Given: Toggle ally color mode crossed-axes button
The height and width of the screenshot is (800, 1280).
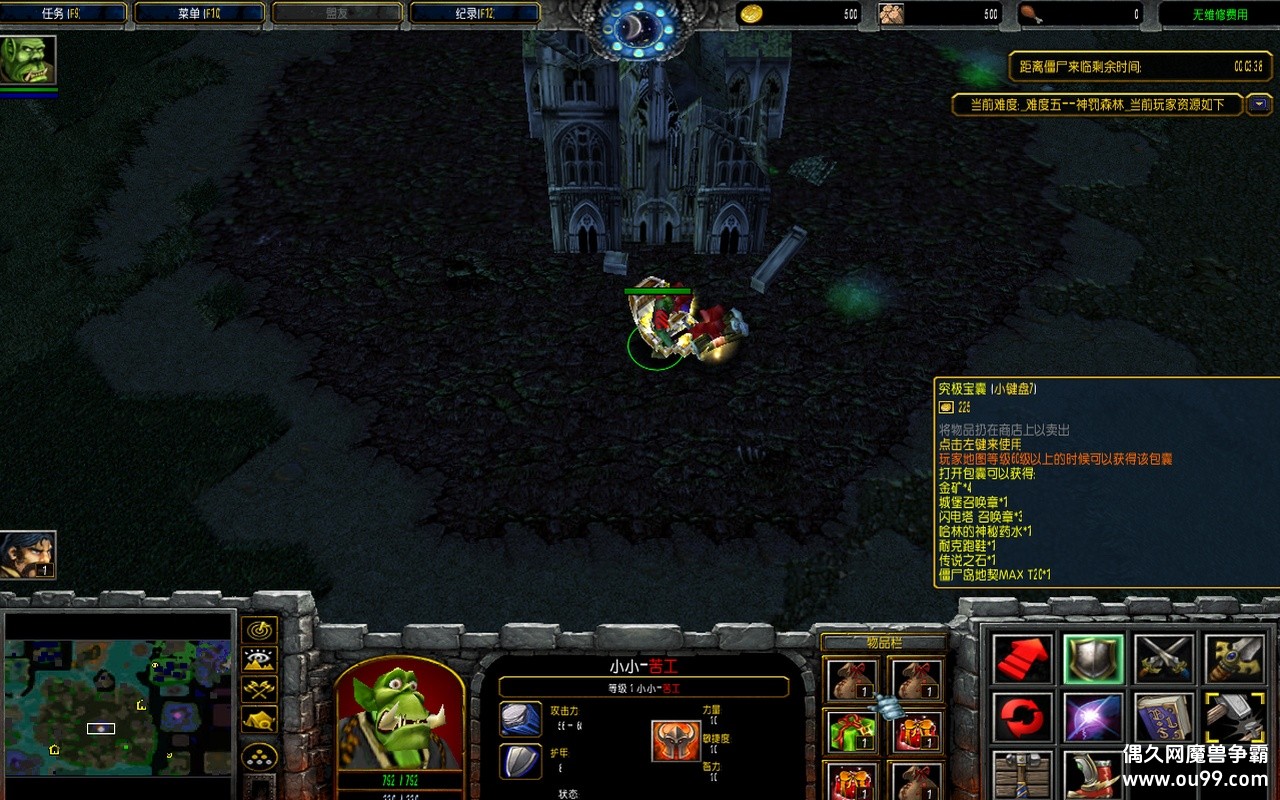Looking at the screenshot, I should click(259, 690).
